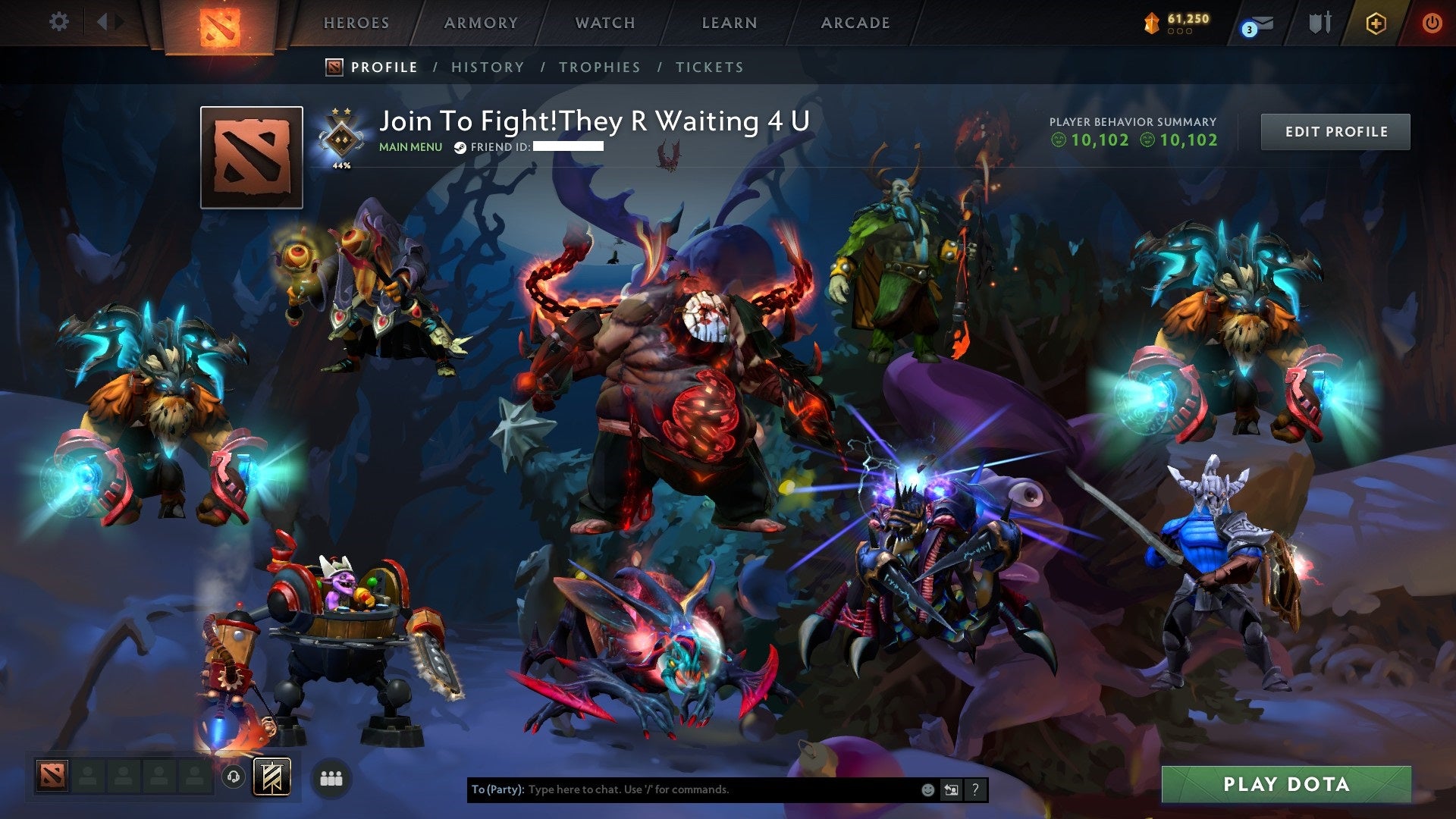Click the EDIT PROFILE button
This screenshot has width=1456, height=819.
tap(1336, 131)
